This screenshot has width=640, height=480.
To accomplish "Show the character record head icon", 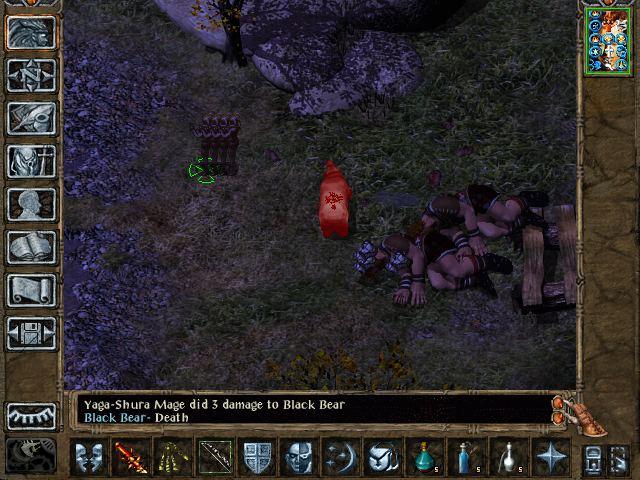I will pyautogui.click(x=32, y=204).
